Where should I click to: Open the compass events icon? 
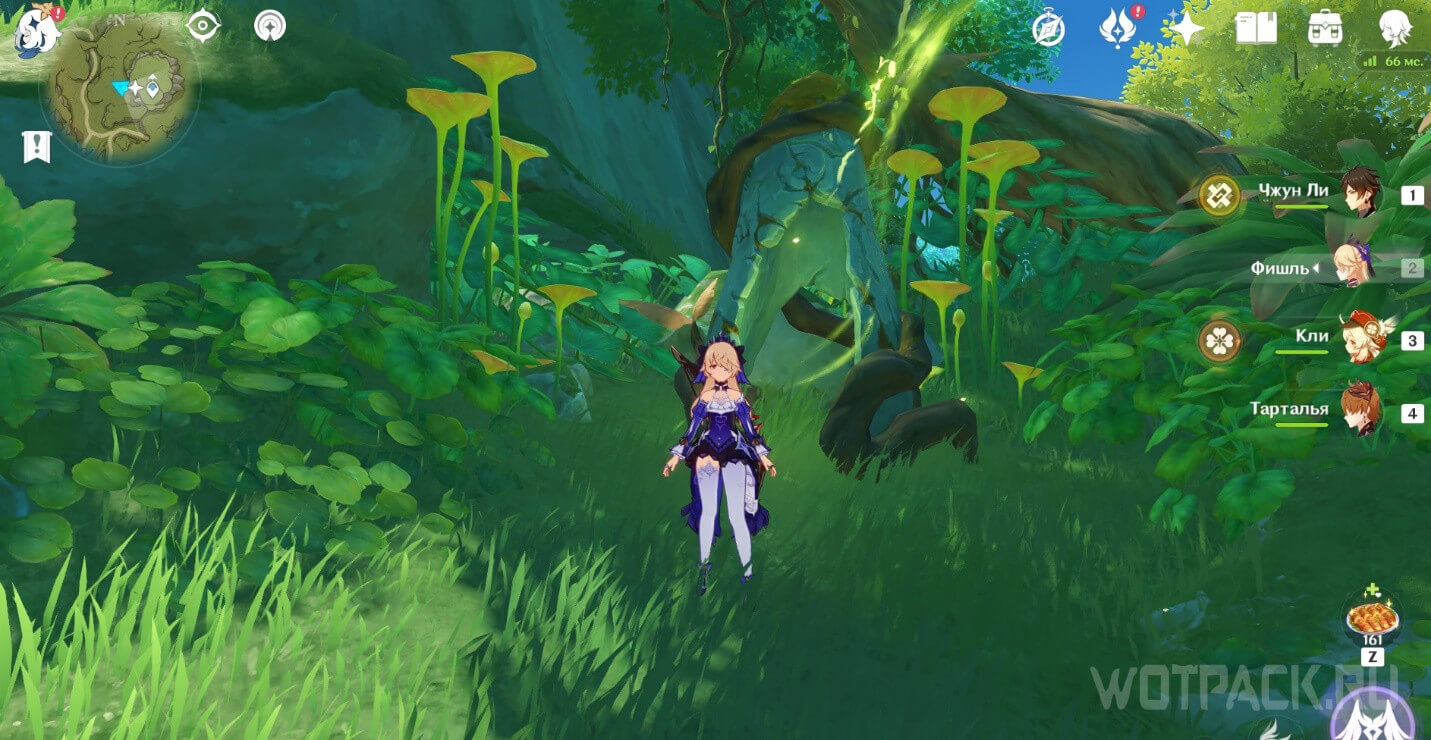(x=1048, y=29)
